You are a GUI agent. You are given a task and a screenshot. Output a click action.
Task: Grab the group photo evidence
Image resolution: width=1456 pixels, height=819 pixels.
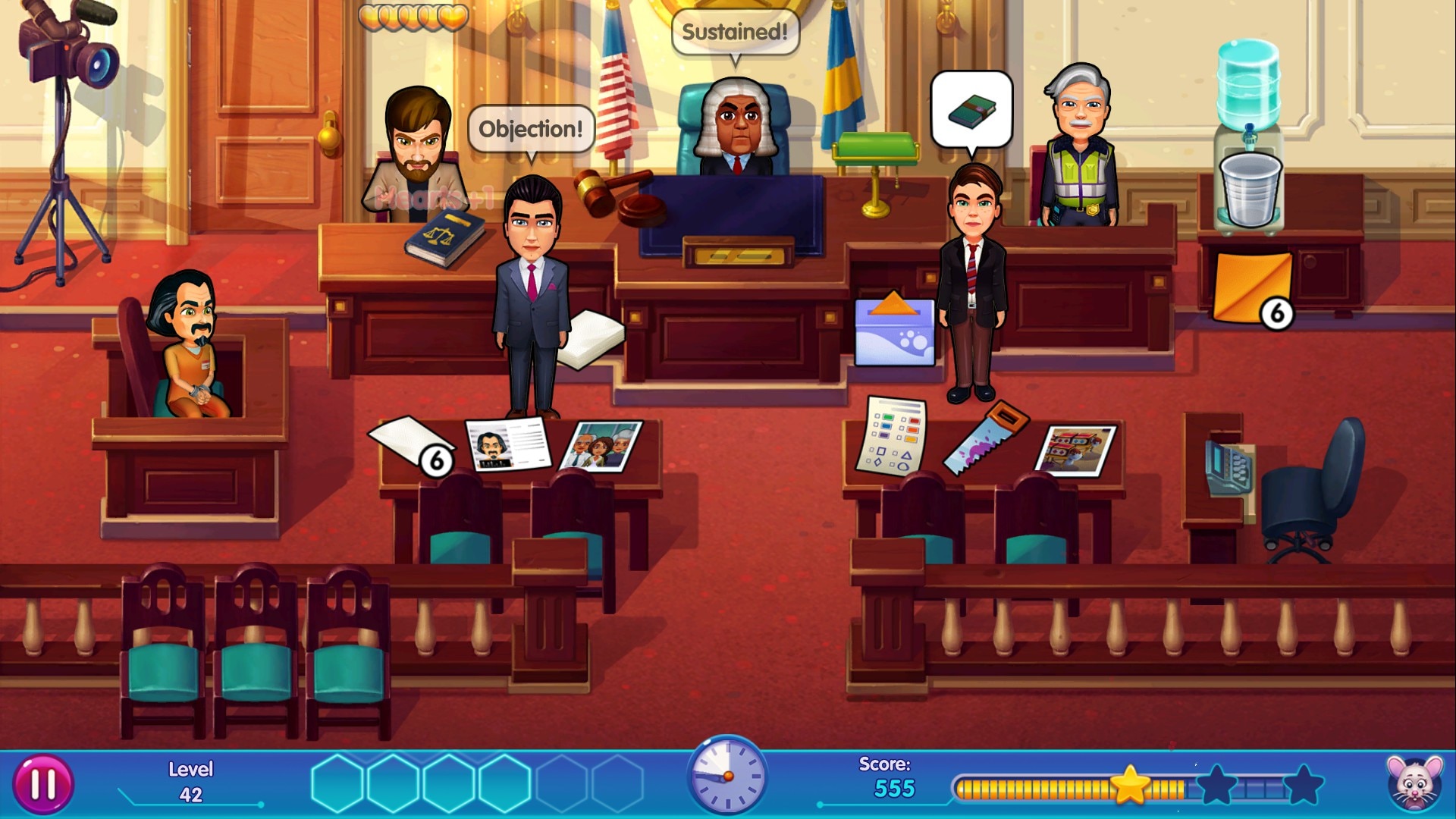[602, 446]
